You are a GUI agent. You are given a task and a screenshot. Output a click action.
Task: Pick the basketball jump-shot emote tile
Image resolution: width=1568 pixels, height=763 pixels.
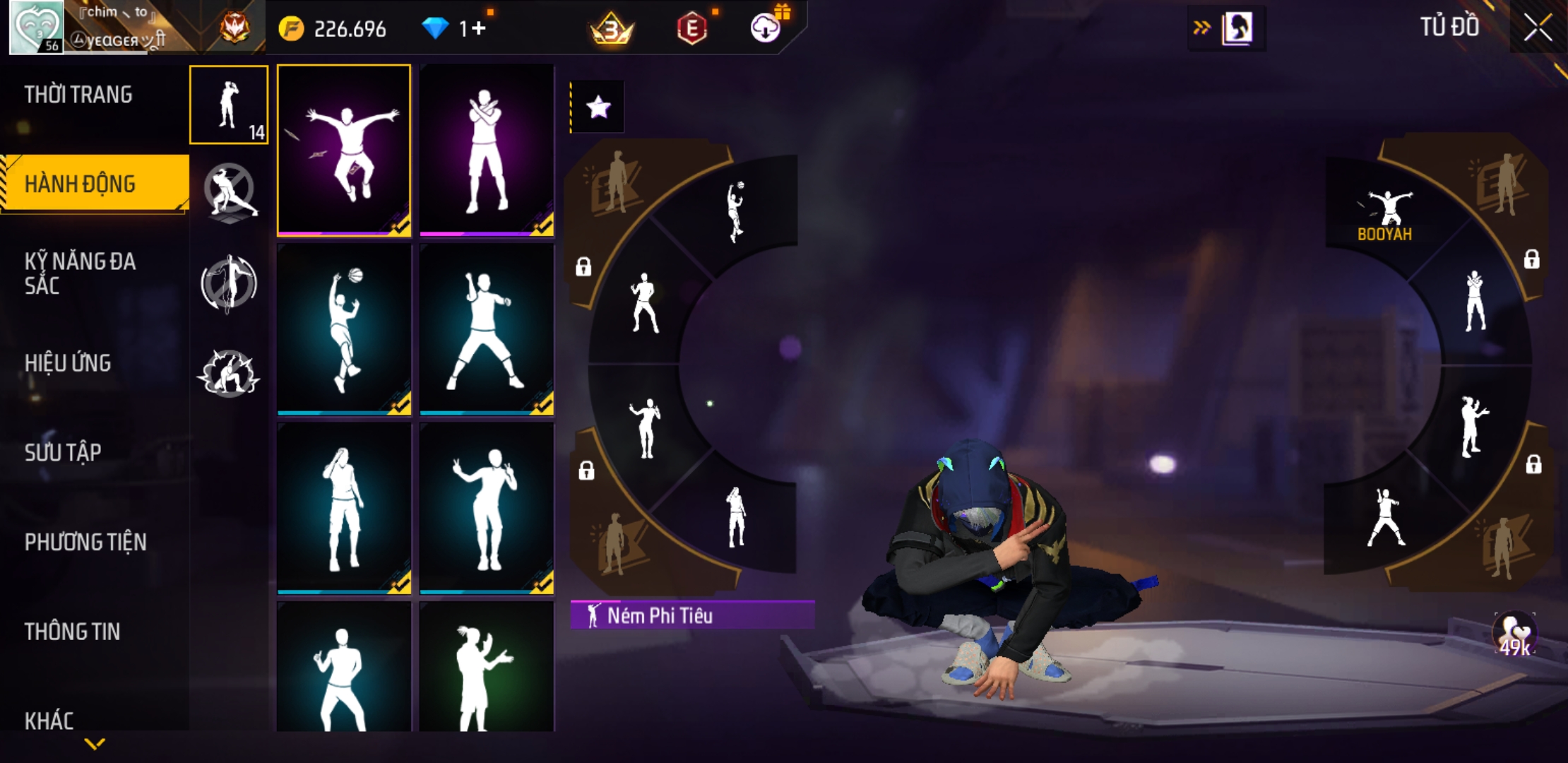344,329
